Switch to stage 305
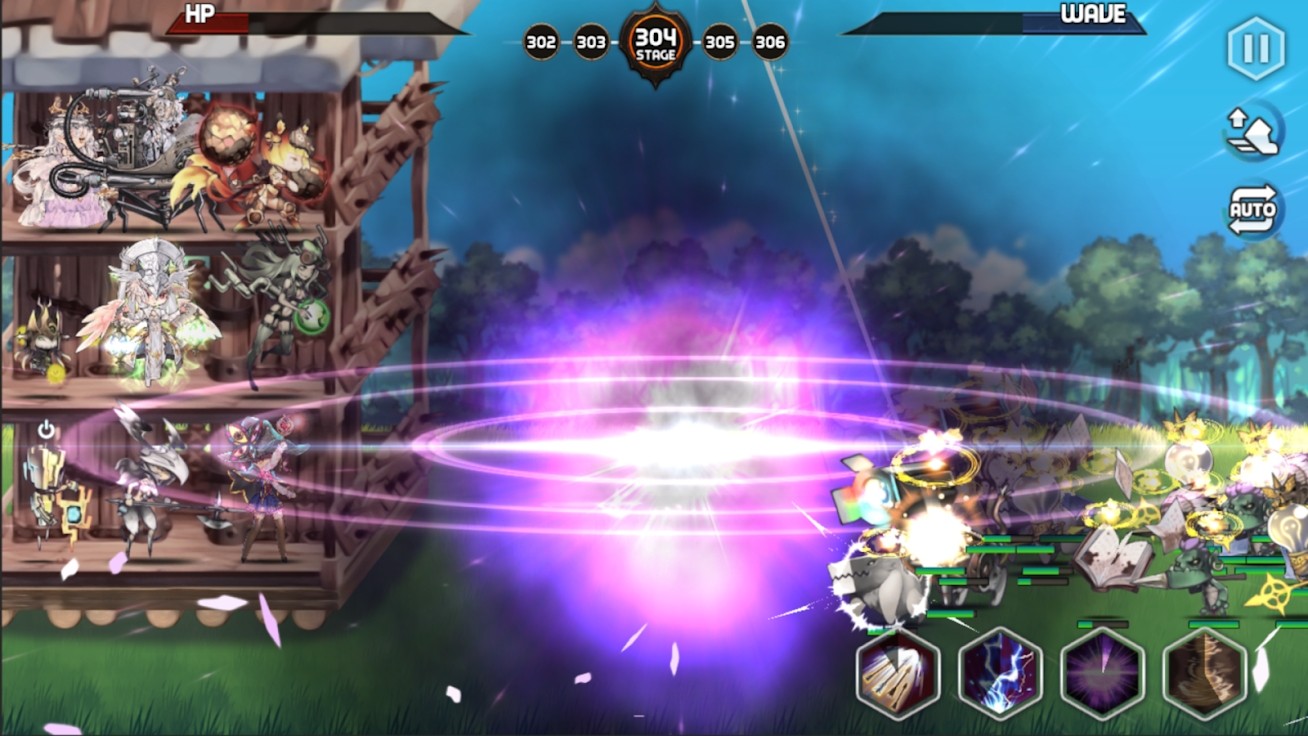The width and height of the screenshot is (1308, 736). (719, 43)
